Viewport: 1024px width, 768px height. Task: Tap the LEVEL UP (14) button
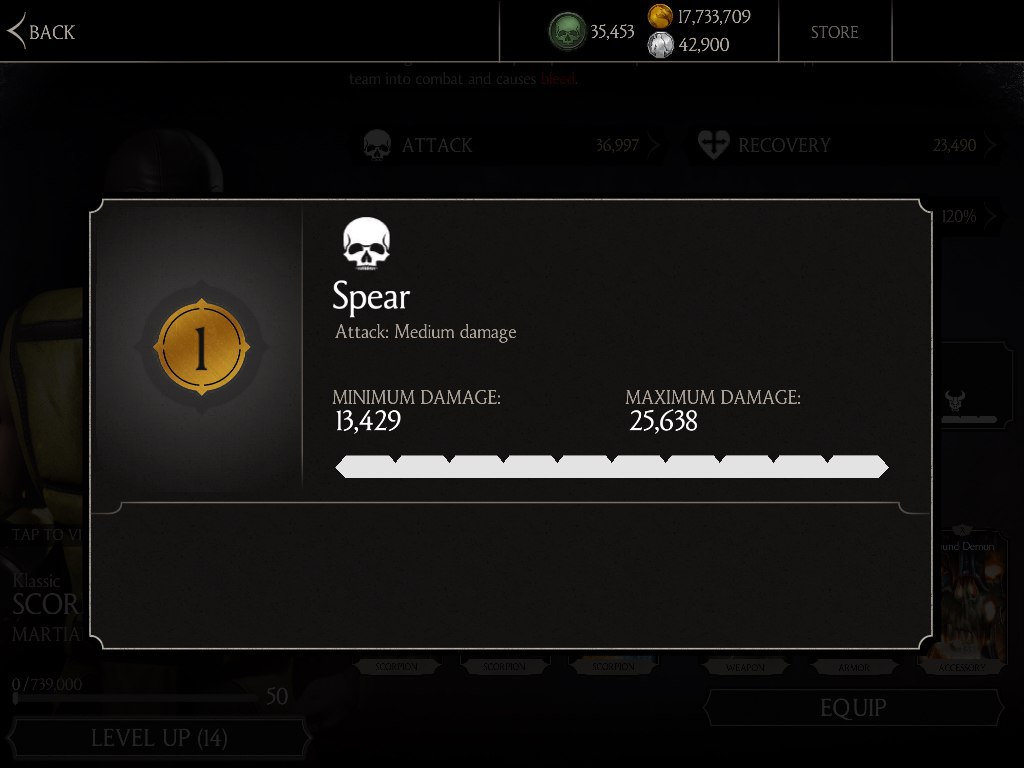[159, 738]
